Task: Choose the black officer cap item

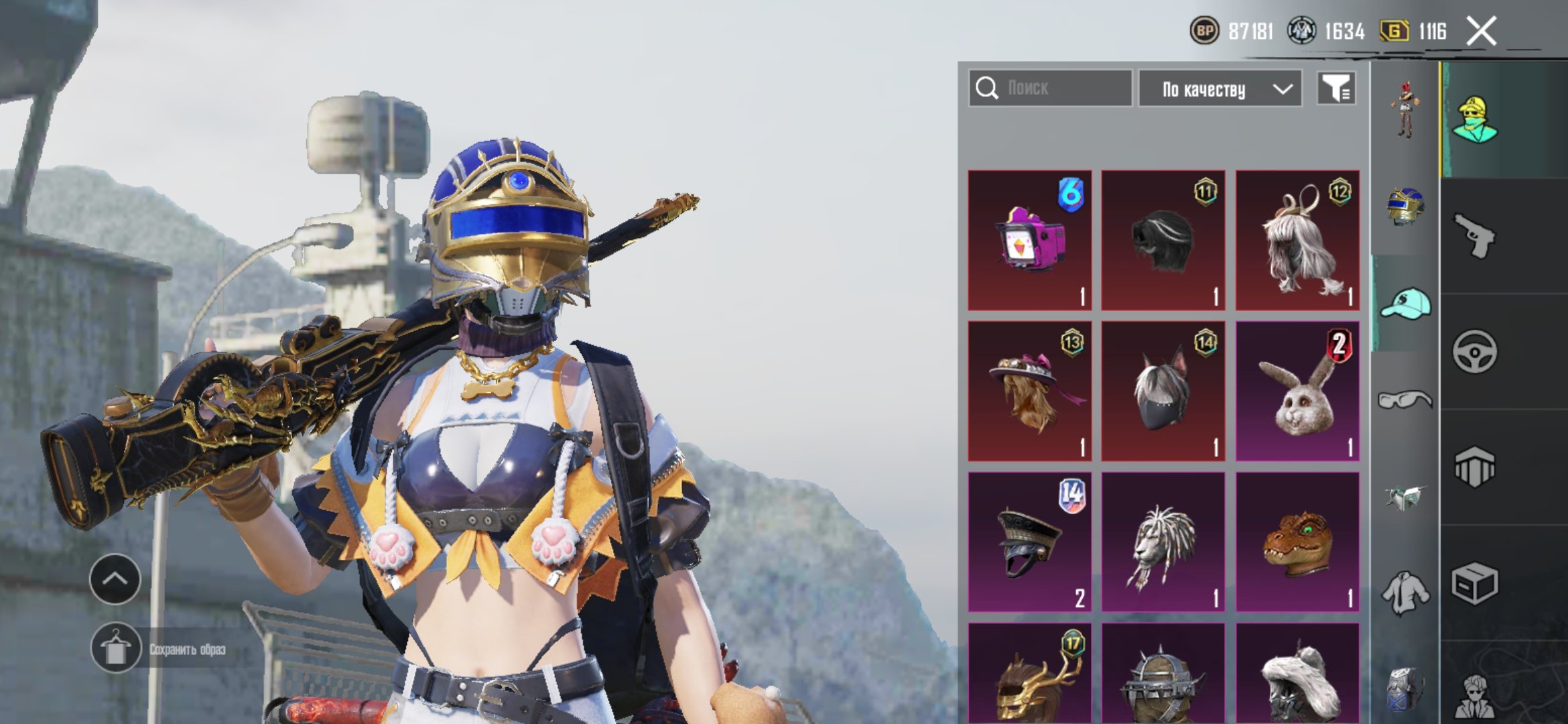Action: pos(1030,542)
